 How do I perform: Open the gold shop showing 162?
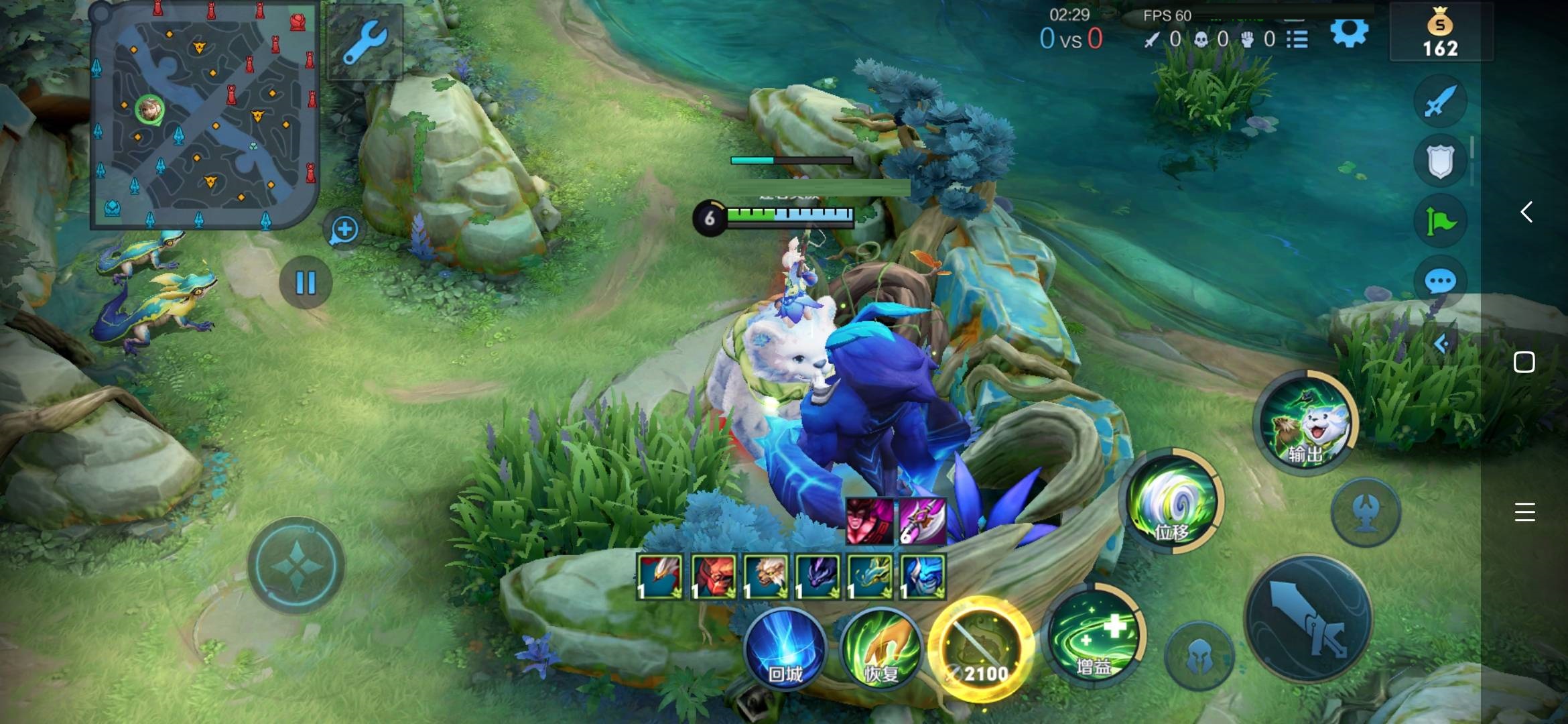pos(1441,34)
